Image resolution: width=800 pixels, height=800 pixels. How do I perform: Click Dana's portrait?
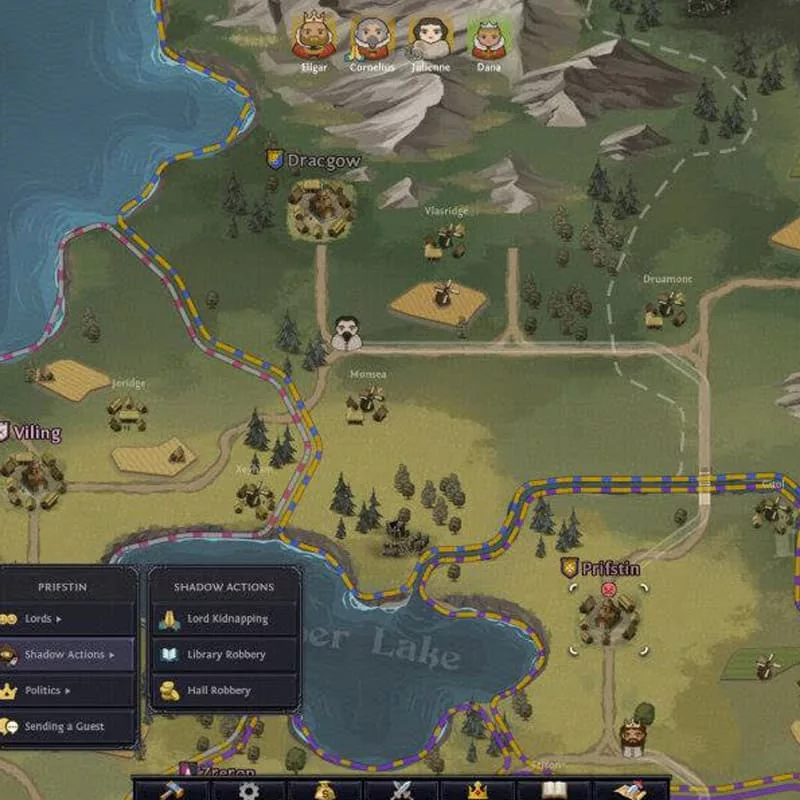489,38
